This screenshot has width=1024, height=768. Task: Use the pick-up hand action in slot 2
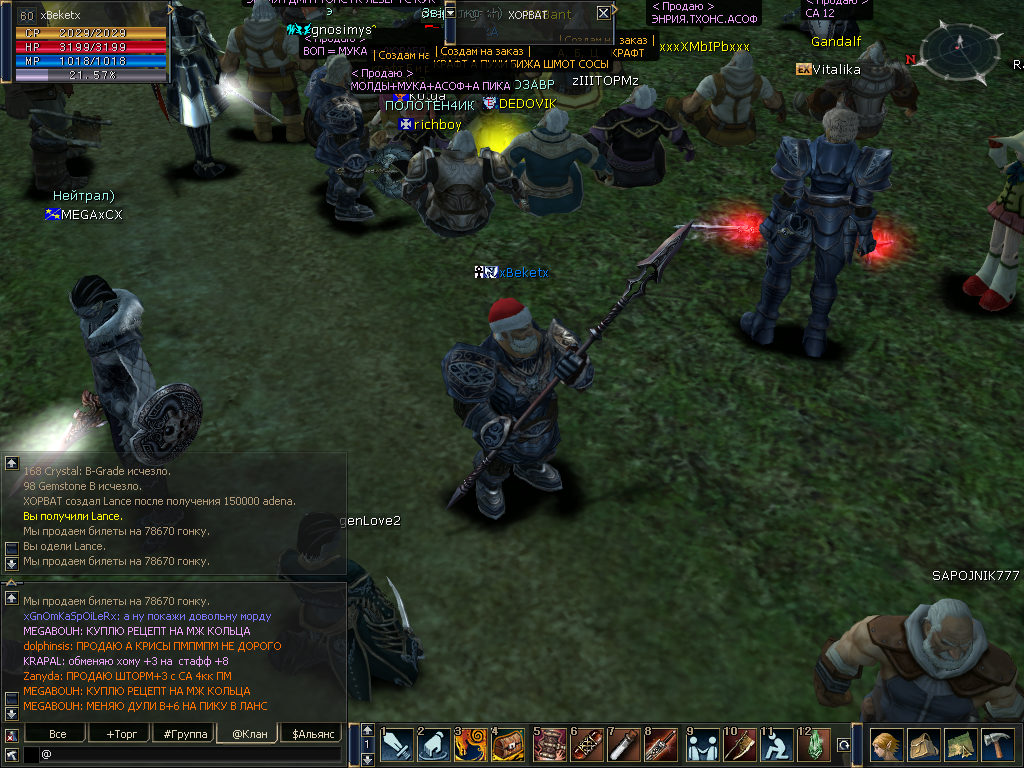[434, 745]
